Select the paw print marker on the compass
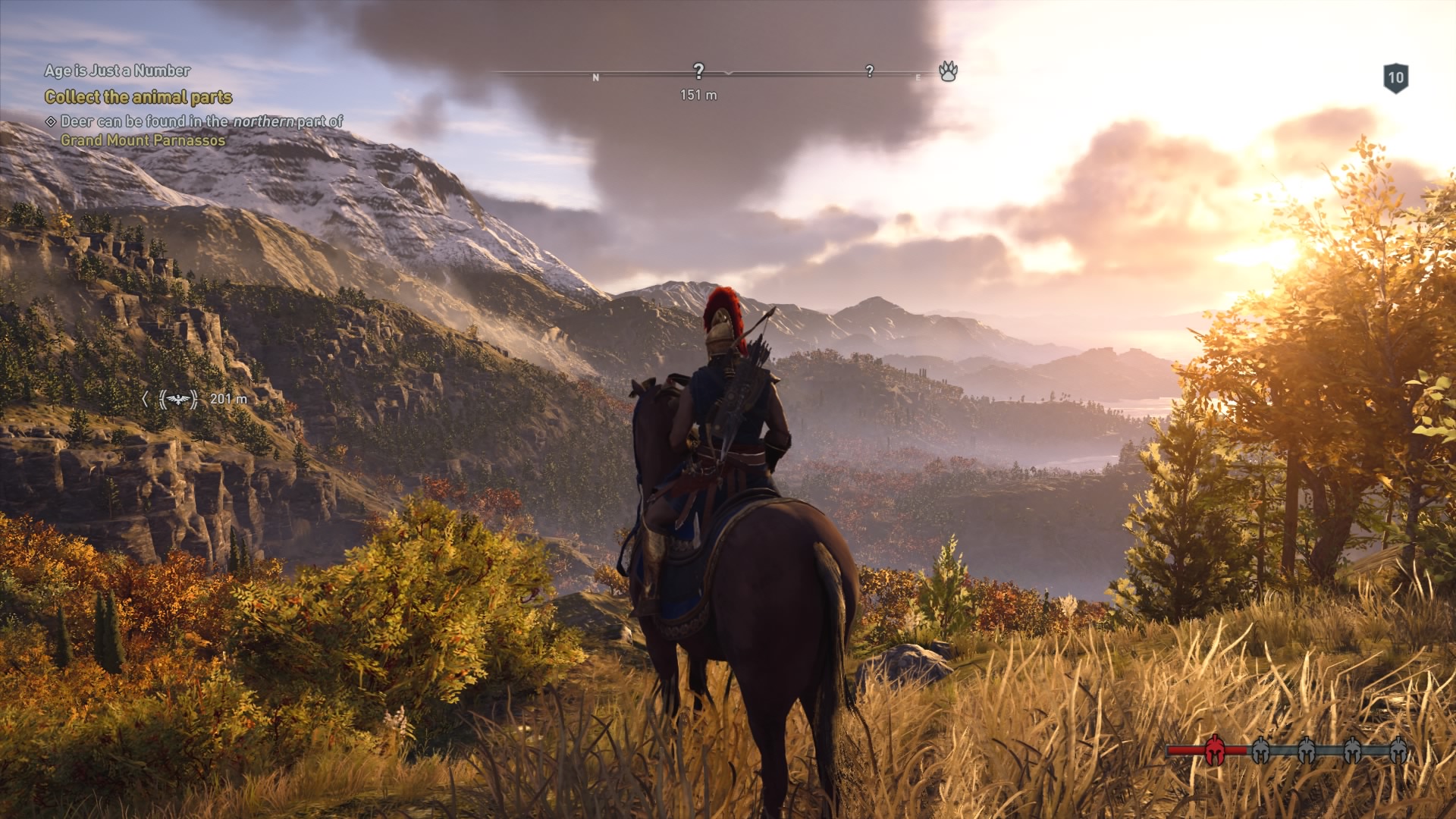The width and height of the screenshot is (1456, 819). [948, 72]
